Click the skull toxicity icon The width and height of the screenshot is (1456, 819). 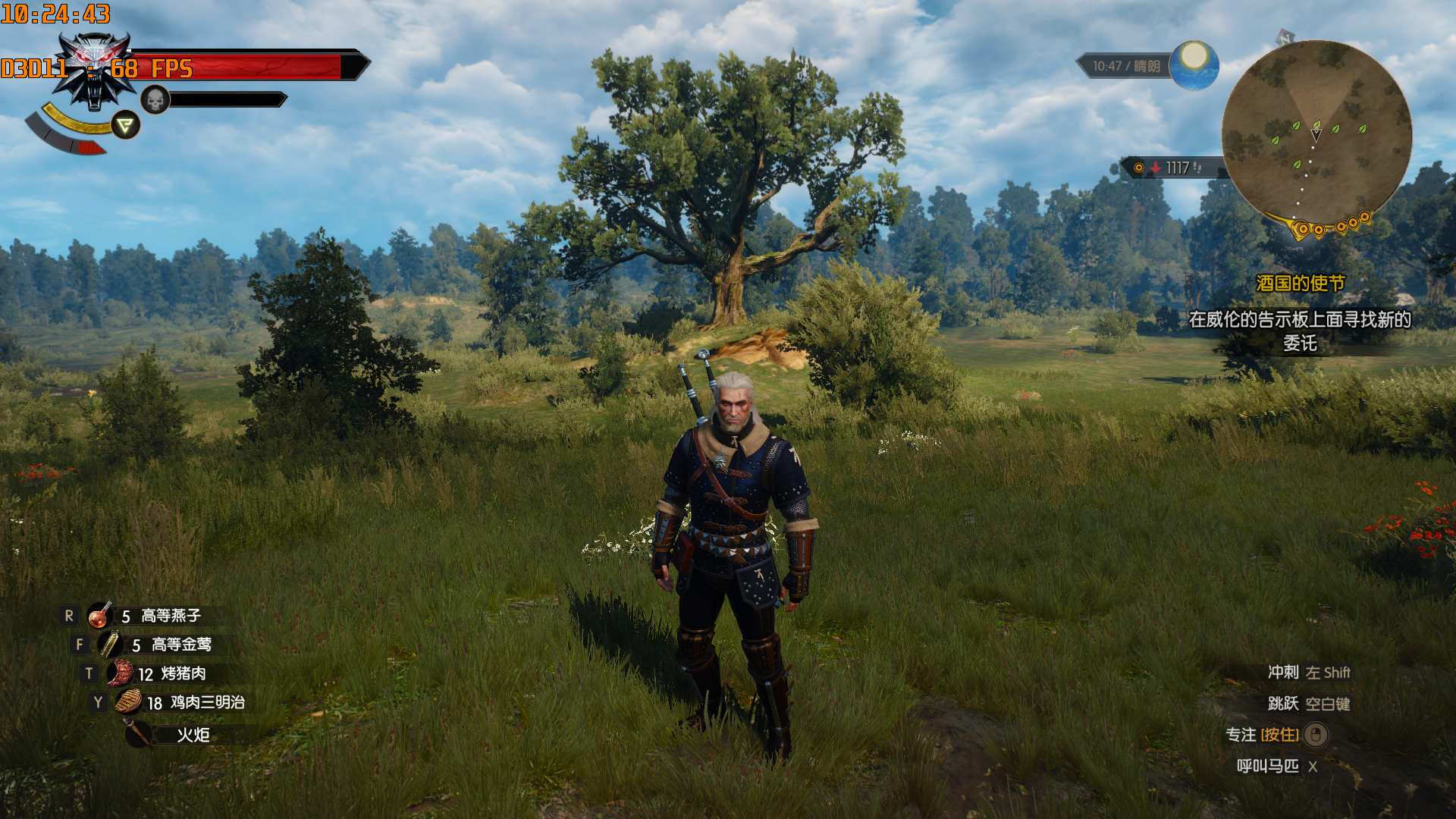tap(155, 99)
